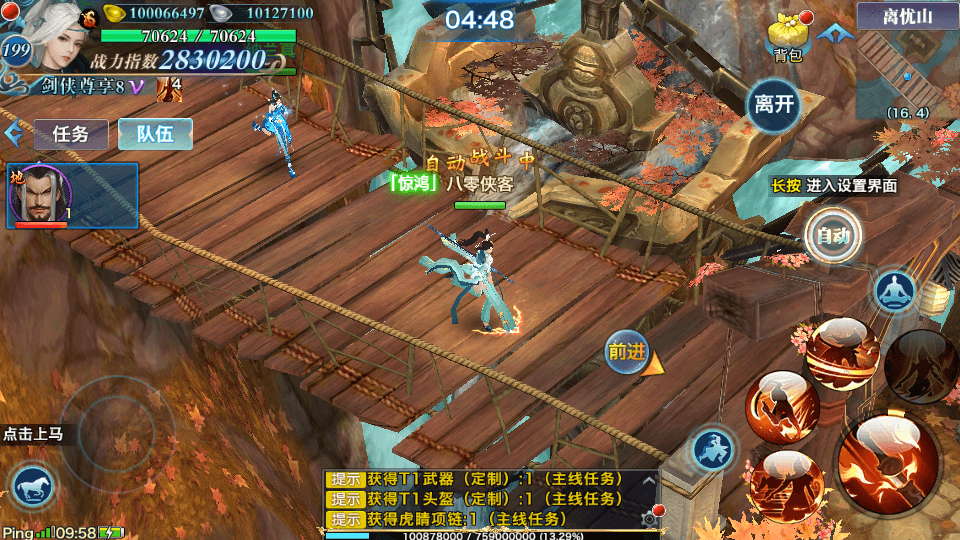Switch to the 任务 quest tab
The height and width of the screenshot is (540, 960).
click(71, 134)
